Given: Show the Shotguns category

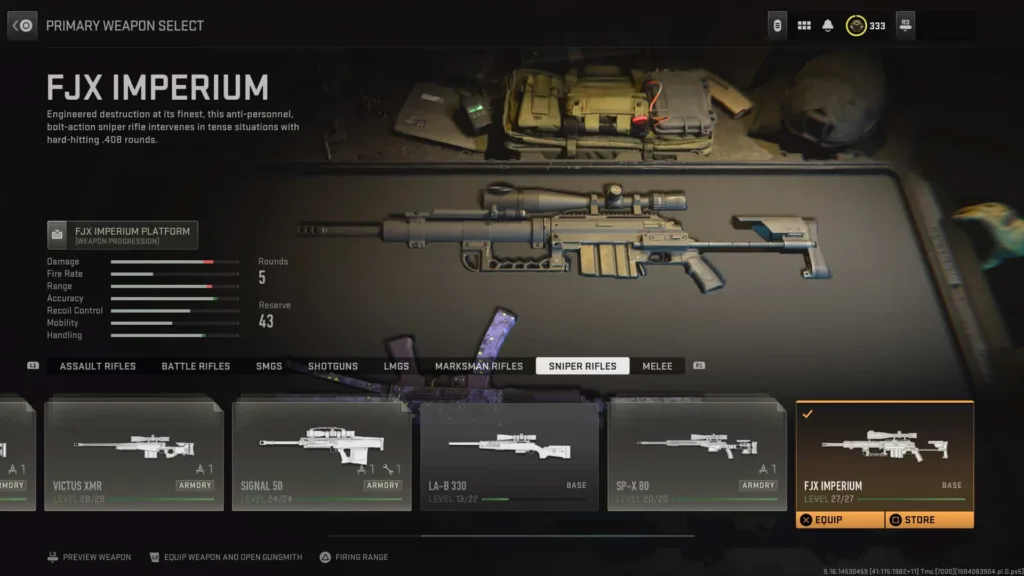Looking at the screenshot, I should [x=333, y=366].
